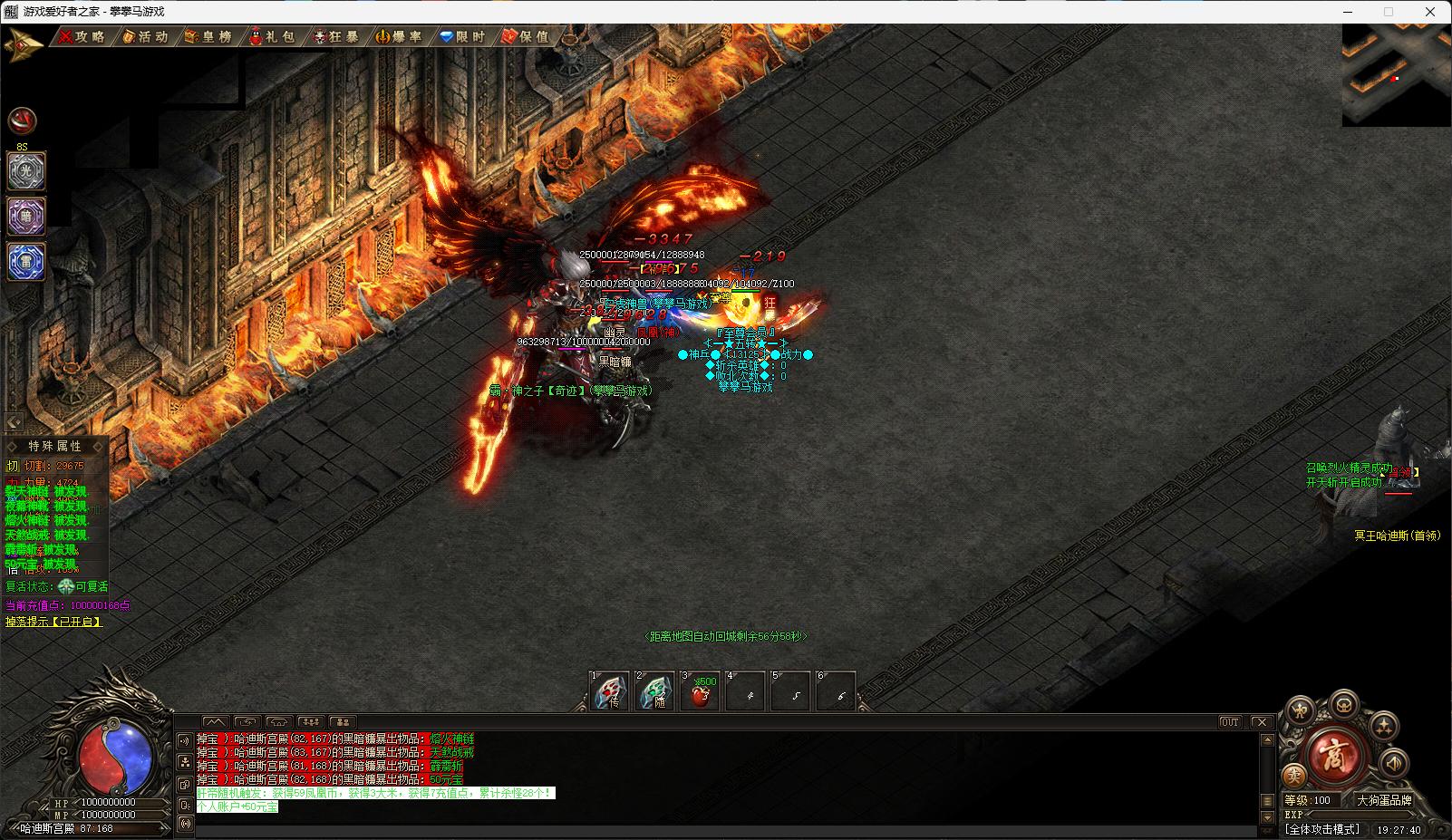Use the 随 random stone in hotbar slot 2
Viewport: 1452px width, 840px height.
655,692
